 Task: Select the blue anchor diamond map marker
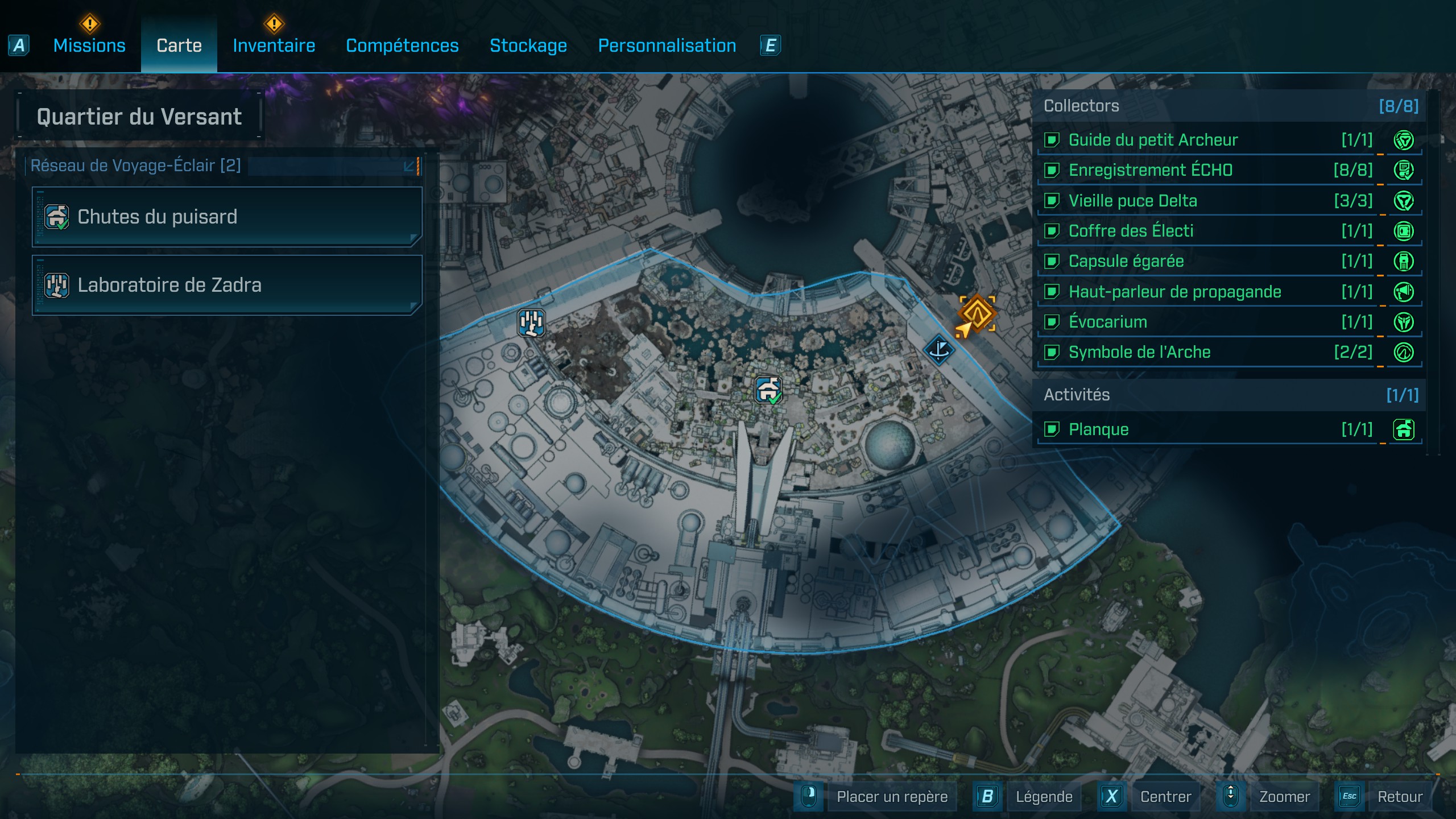(x=938, y=349)
